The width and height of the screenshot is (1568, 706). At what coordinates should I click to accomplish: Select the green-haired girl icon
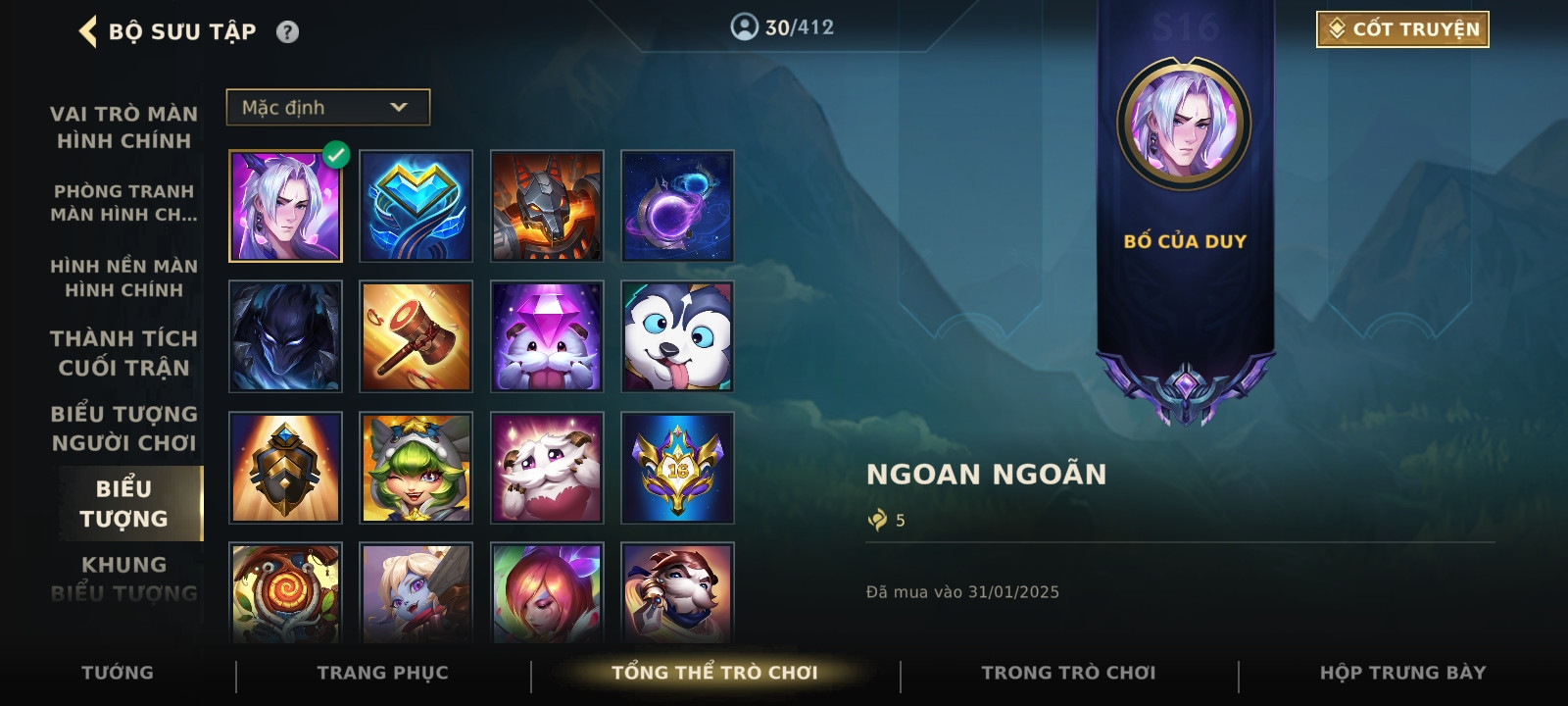[416, 468]
